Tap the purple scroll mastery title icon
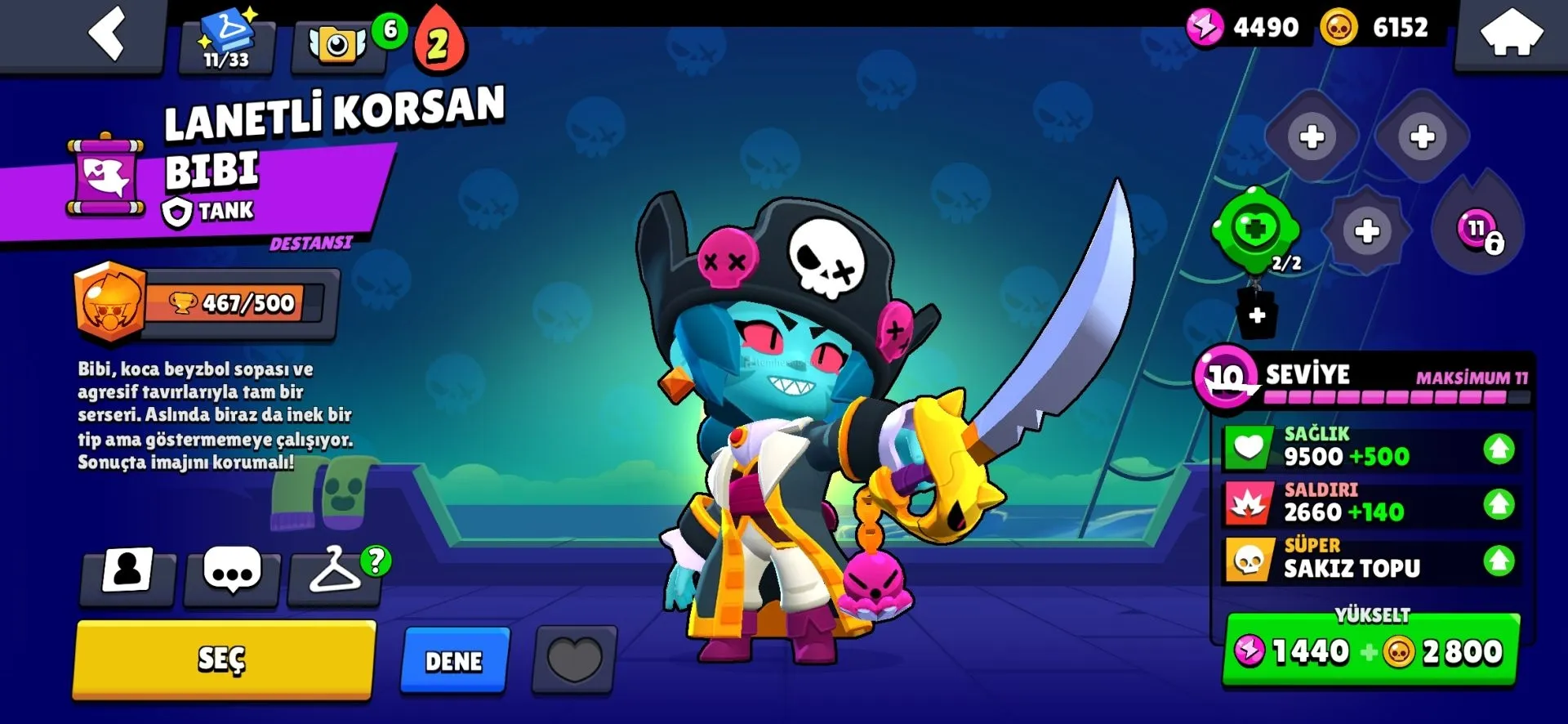Viewport: 1568px width, 724px height. pos(106,177)
